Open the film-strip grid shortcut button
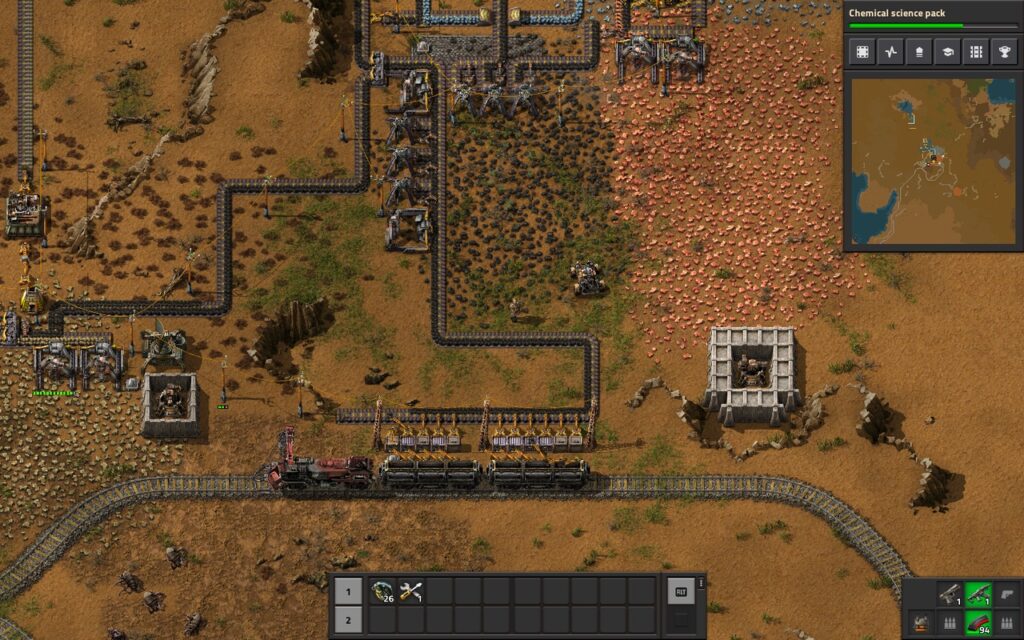Viewport: 1024px width, 640px height. pos(976,52)
